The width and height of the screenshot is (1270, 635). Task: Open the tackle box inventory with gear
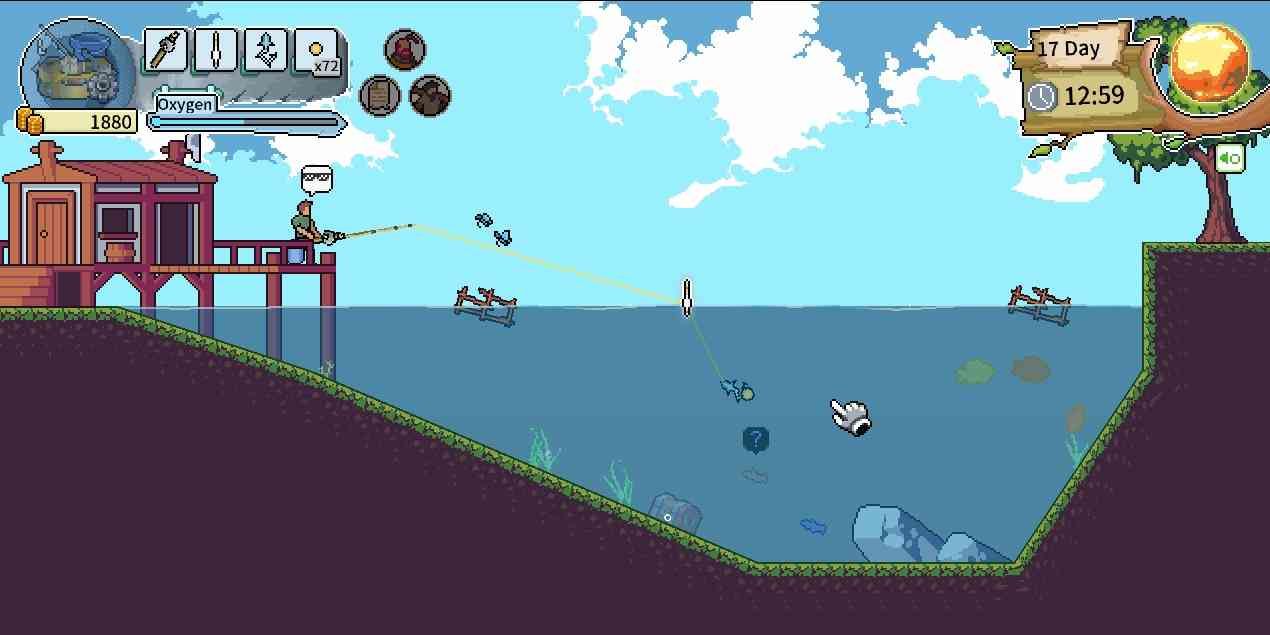[x=76, y=66]
